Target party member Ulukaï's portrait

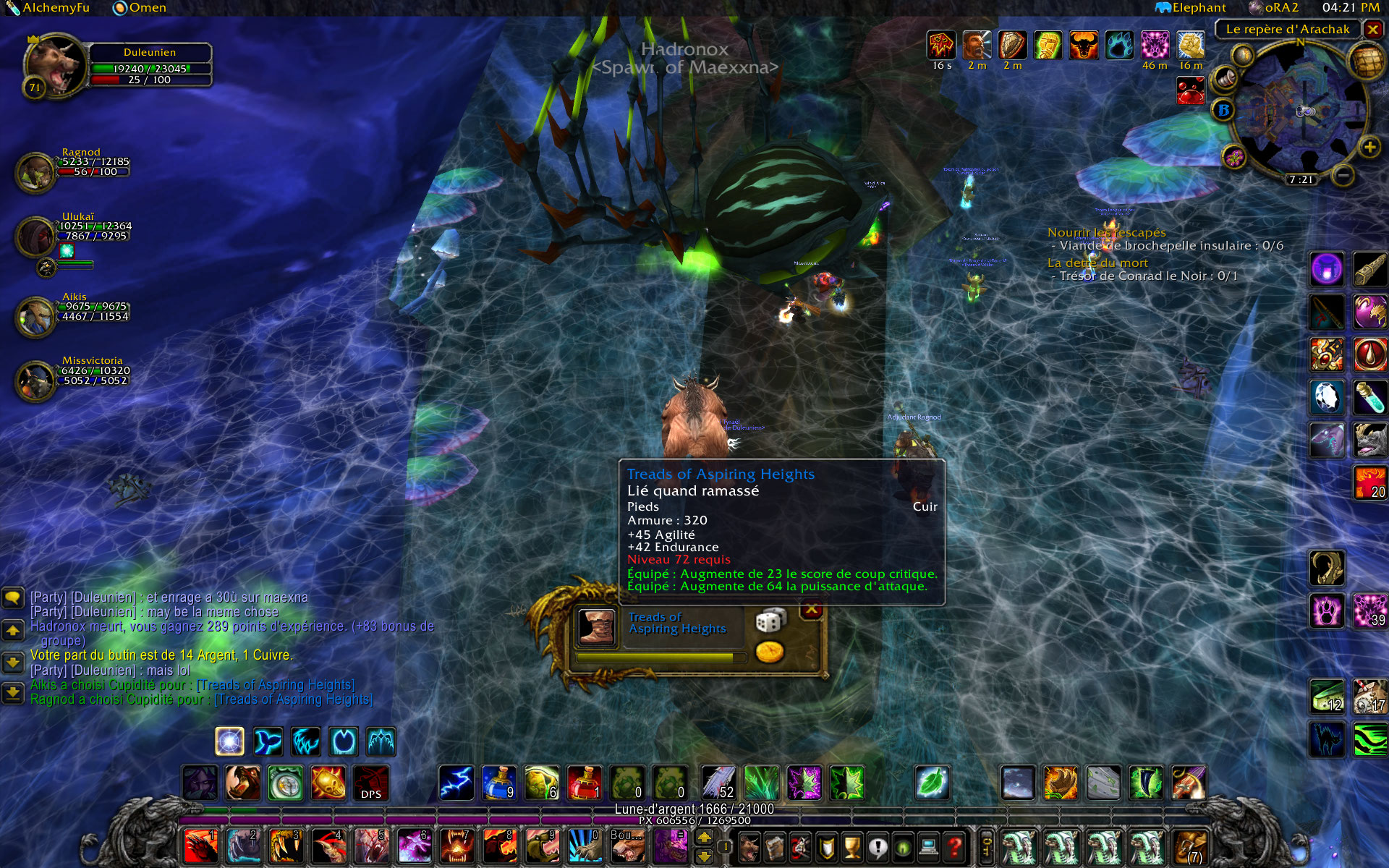(35, 237)
